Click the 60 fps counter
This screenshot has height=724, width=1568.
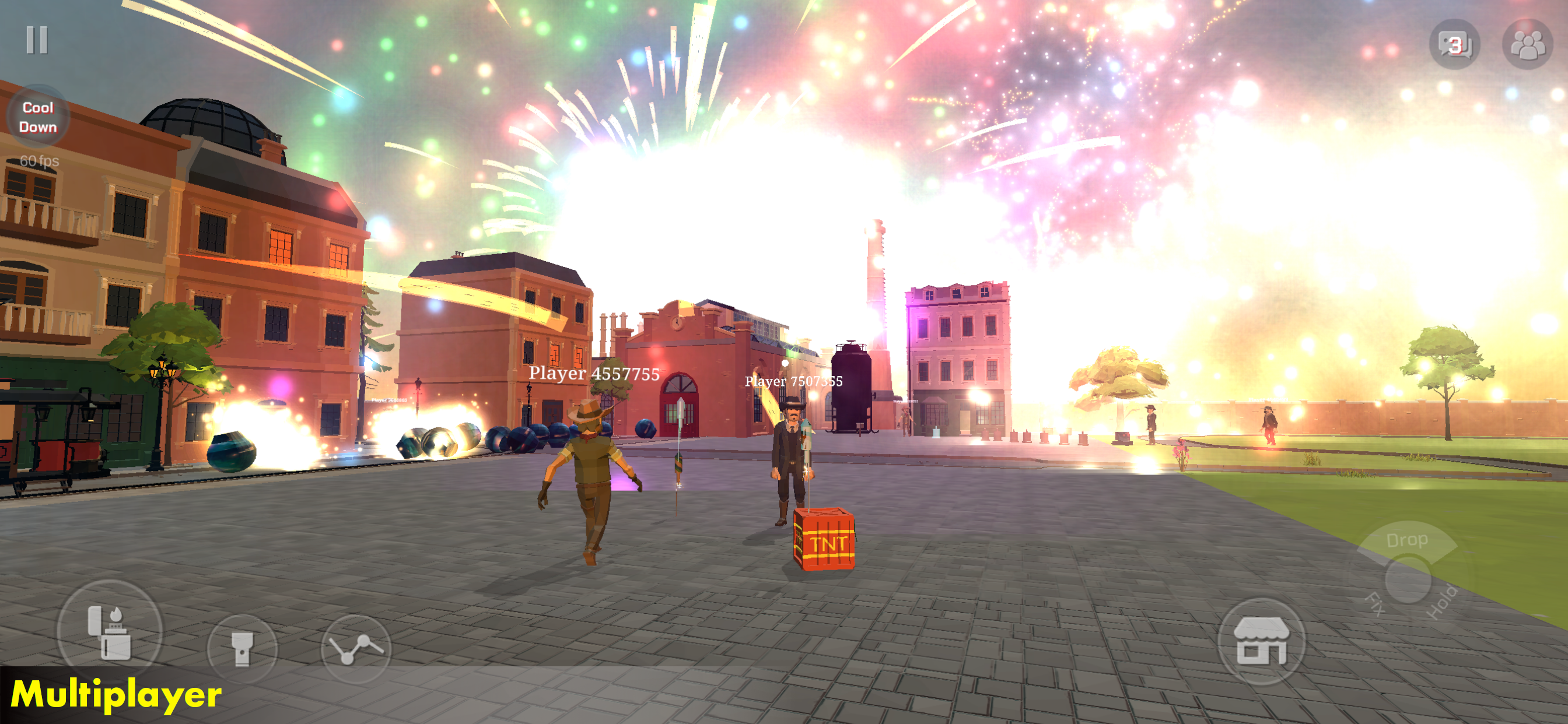click(x=39, y=161)
